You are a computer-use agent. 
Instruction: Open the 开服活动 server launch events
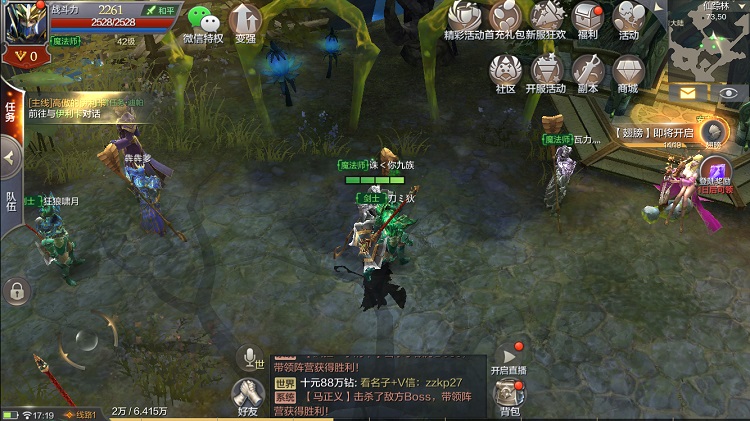click(546, 72)
